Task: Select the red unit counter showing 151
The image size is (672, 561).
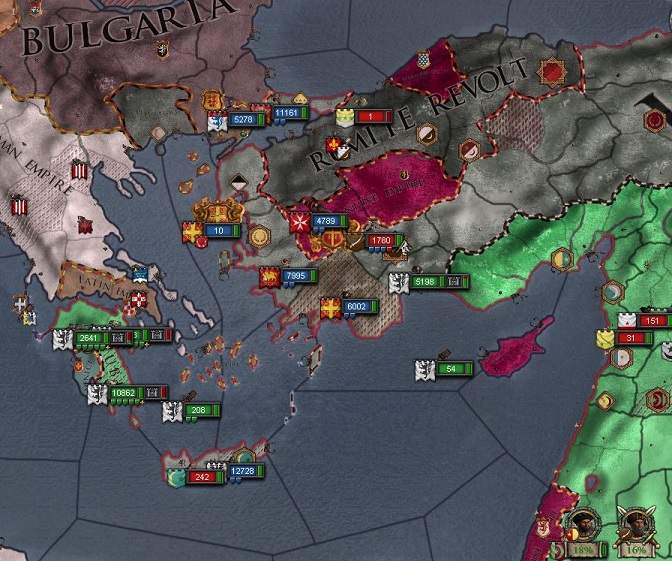Action: [x=653, y=321]
